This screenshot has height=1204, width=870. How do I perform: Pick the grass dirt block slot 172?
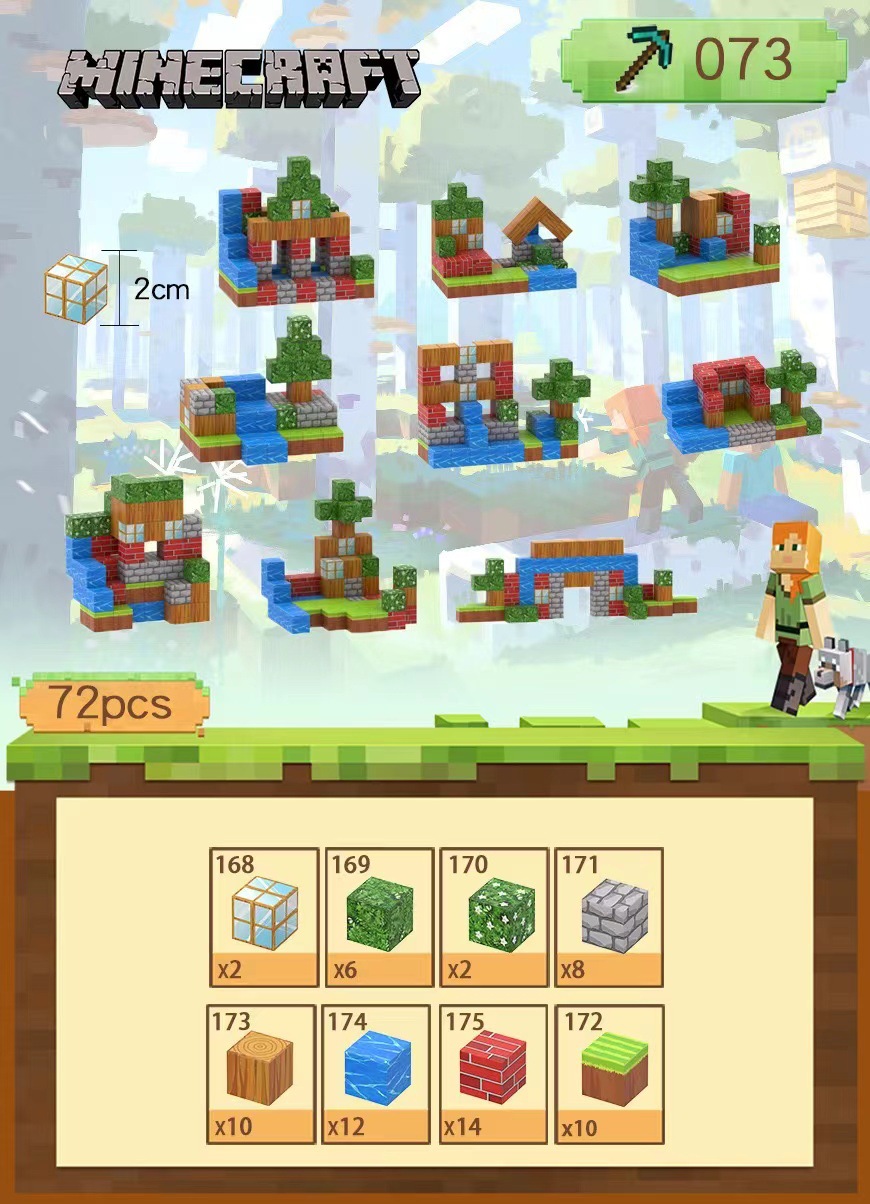pyautogui.click(x=609, y=1073)
